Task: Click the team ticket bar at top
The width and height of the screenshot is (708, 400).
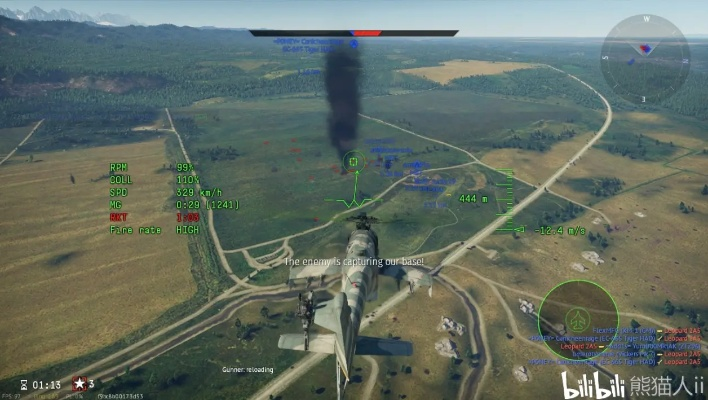Action: coord(354,33)
